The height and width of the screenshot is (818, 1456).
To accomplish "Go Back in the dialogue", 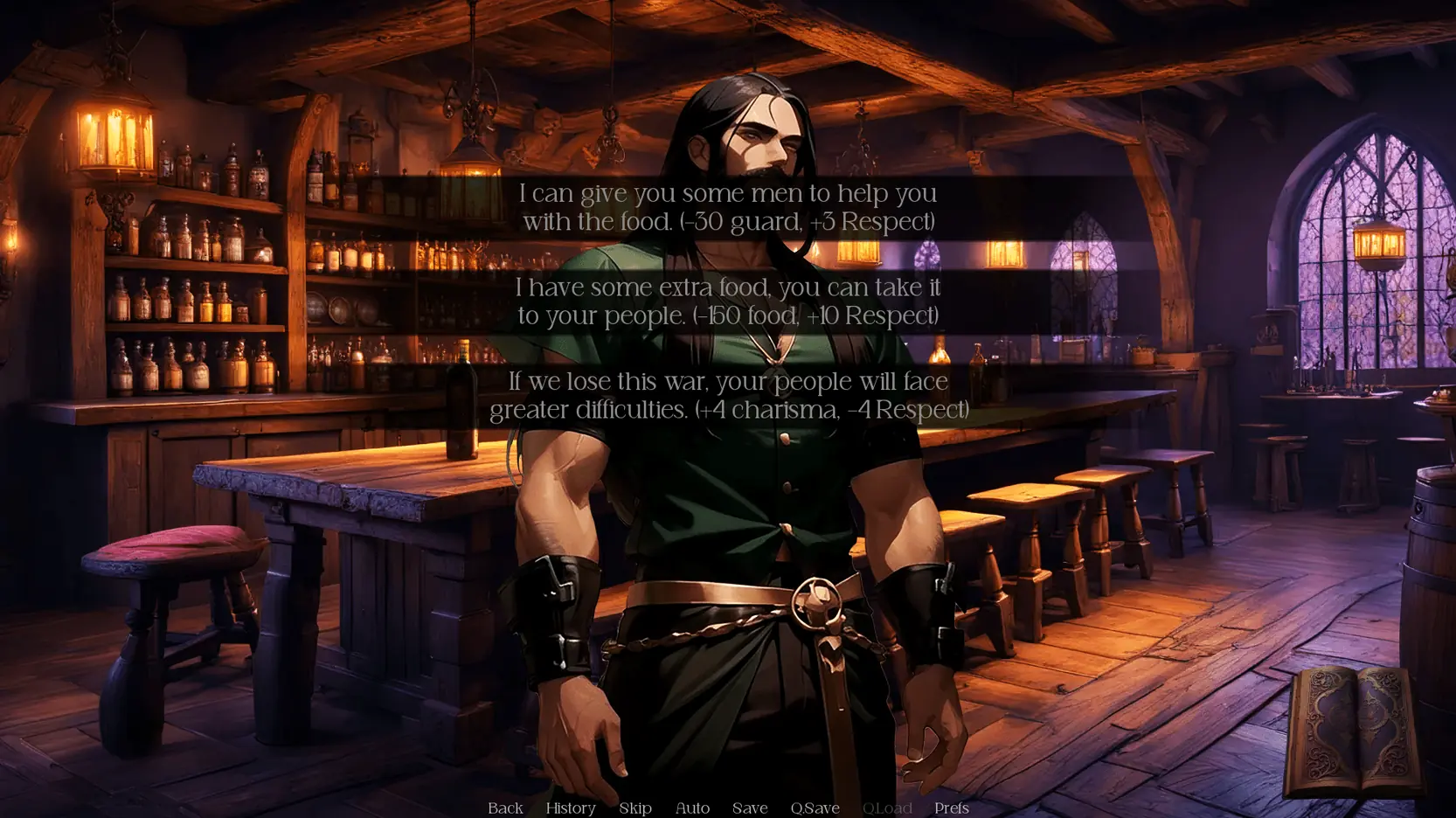I will [x=505, y=808].
